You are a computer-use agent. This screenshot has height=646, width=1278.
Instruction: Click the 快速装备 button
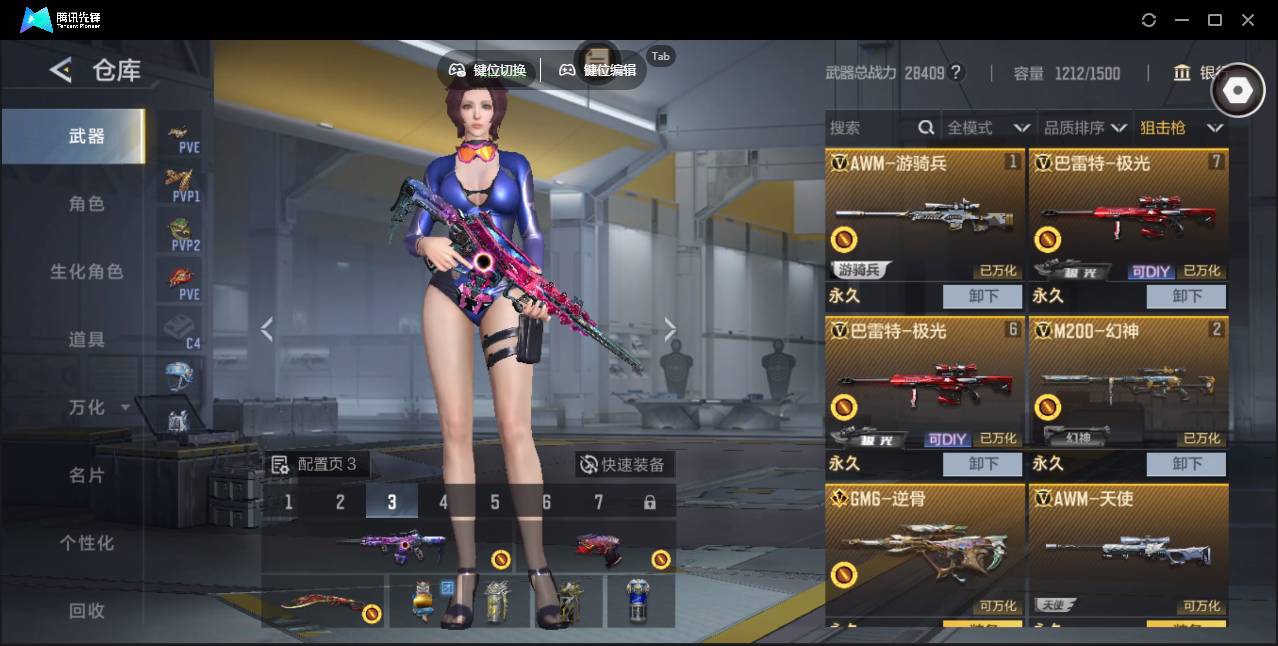623,464
